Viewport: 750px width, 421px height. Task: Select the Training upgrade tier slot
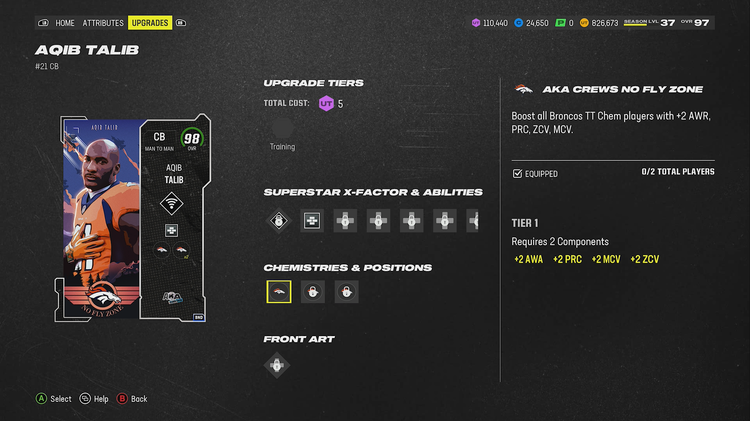tap(282, 128)
